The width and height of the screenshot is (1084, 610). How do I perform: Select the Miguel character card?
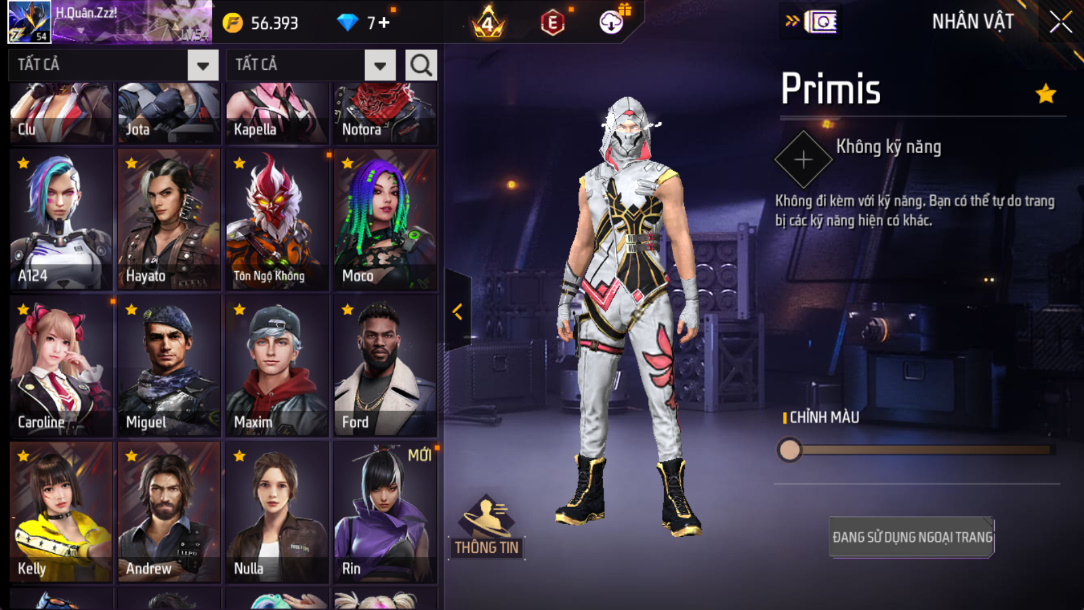[x=169, y=366]
